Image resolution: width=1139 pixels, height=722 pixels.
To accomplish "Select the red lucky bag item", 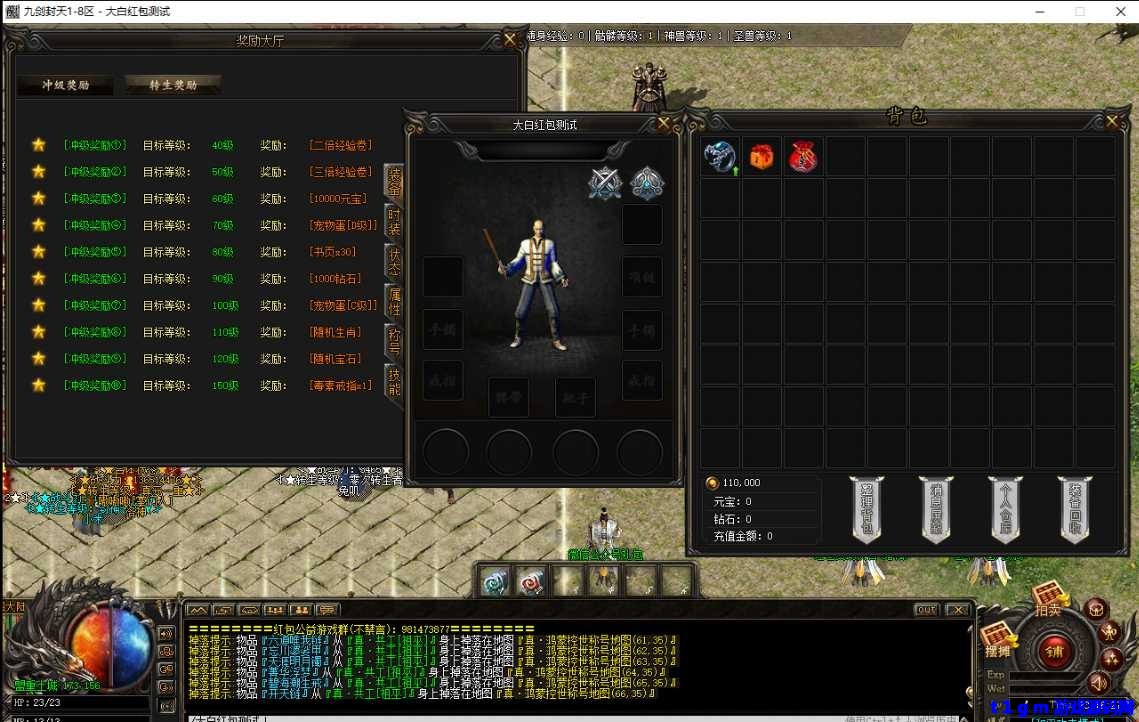I will 803,157.
